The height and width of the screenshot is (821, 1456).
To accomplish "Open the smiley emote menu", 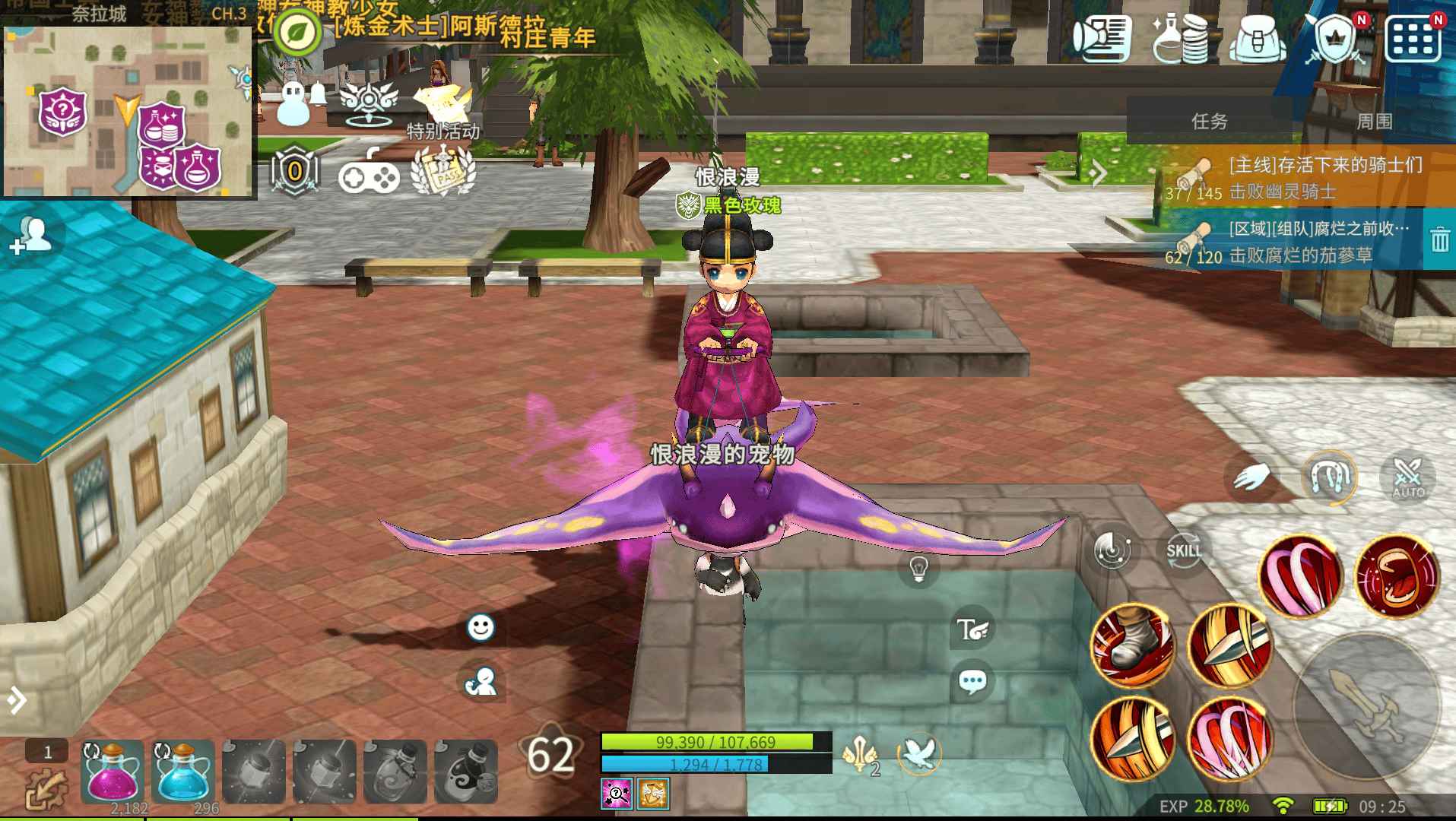I will pyautogui.click(x=480, y=627).
